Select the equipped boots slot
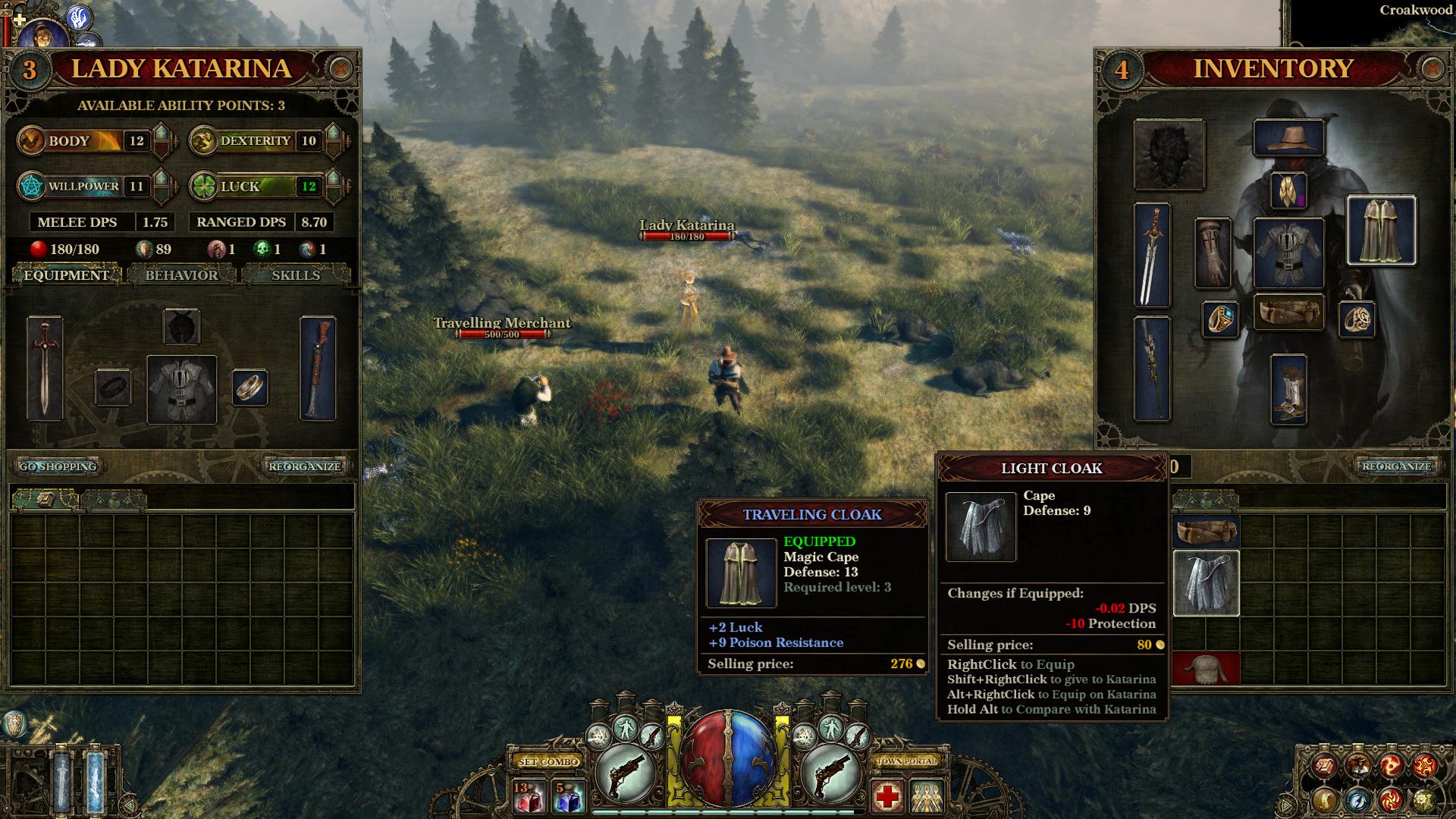Screen dimensions: 1456x819 pyautogui.click(x=1288, y=388)
